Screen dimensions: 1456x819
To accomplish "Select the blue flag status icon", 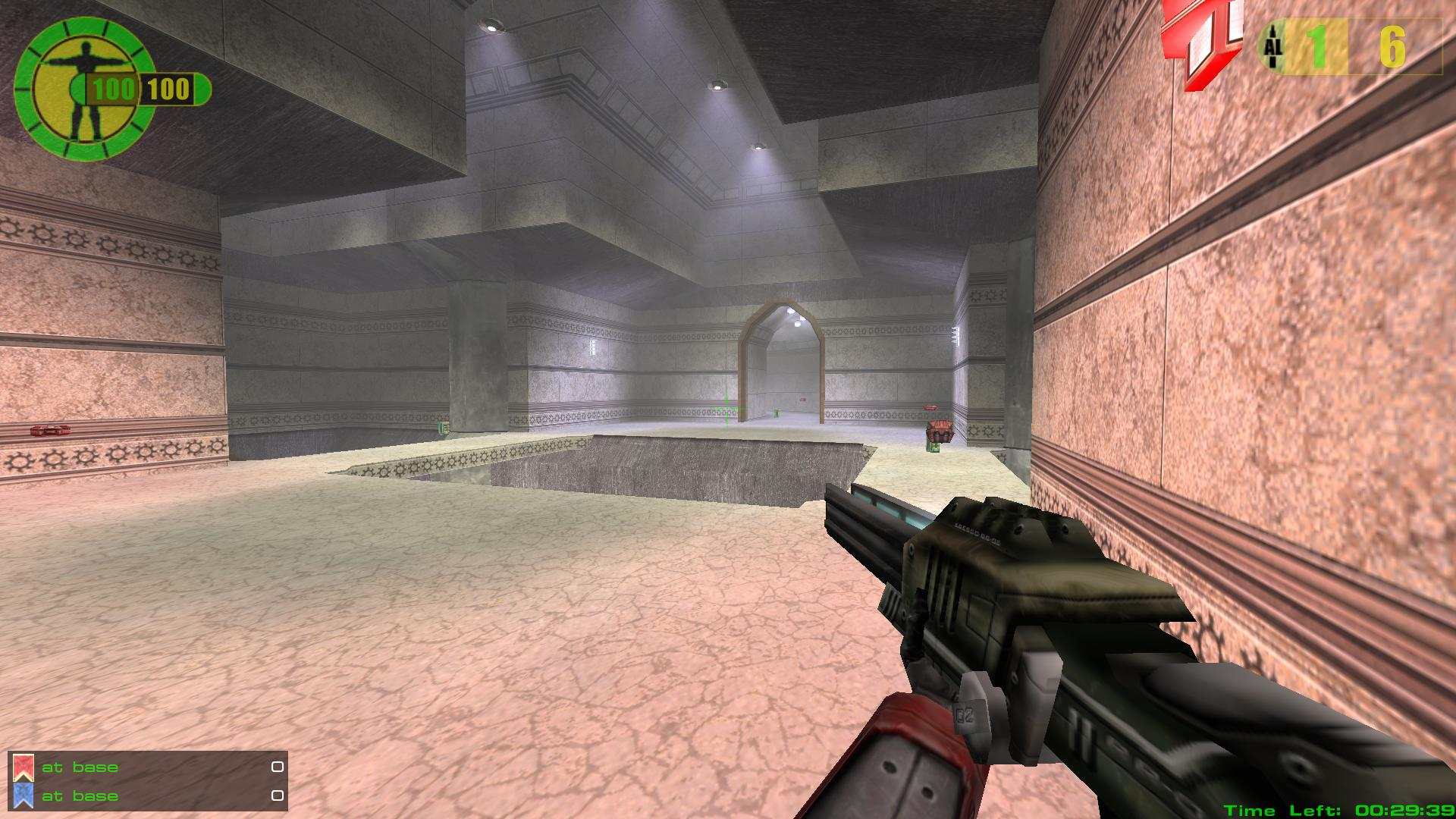I will tap(24, 795).
